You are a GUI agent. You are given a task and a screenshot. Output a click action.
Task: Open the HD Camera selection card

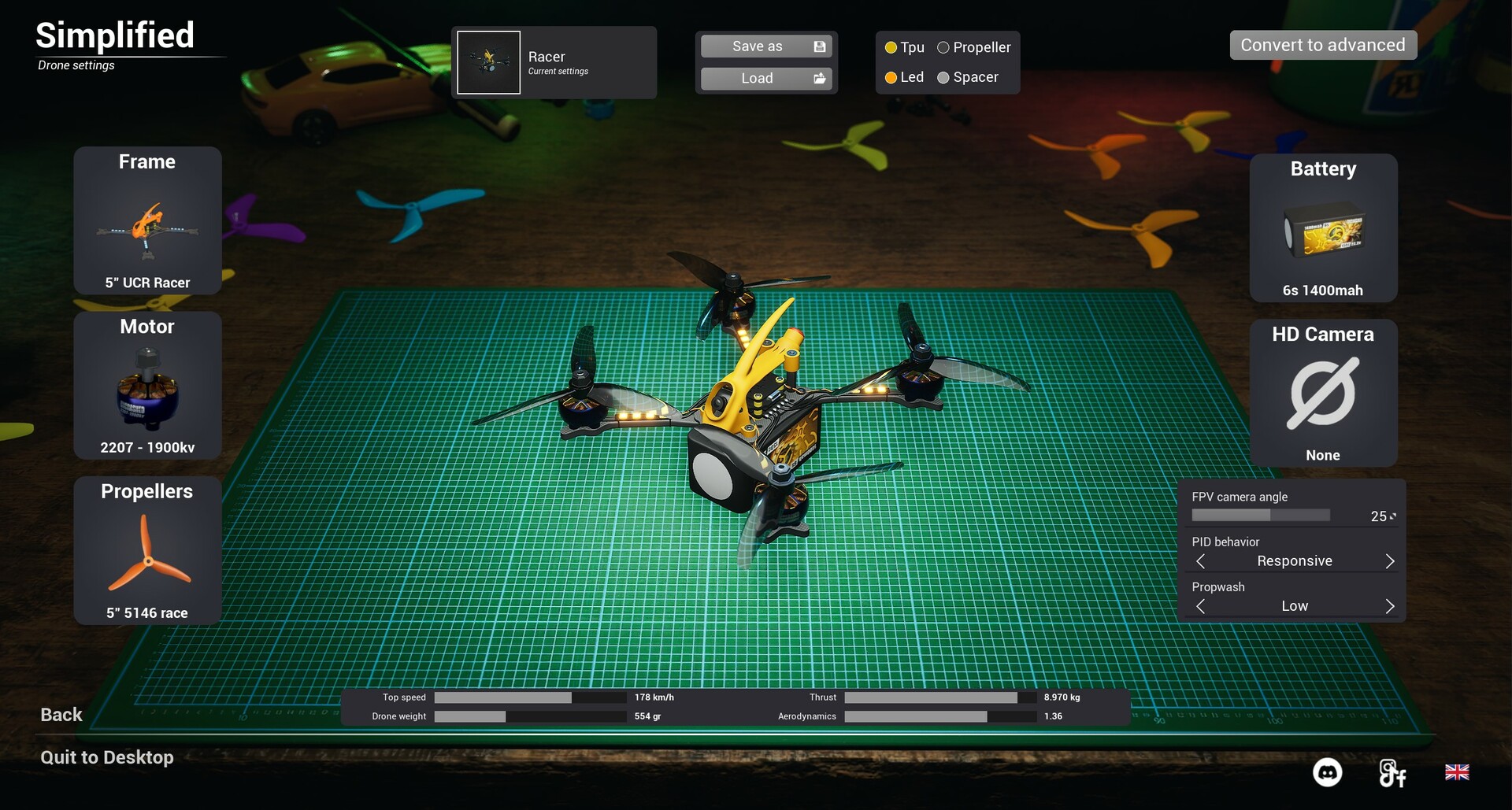click(x=1323, y=393)
